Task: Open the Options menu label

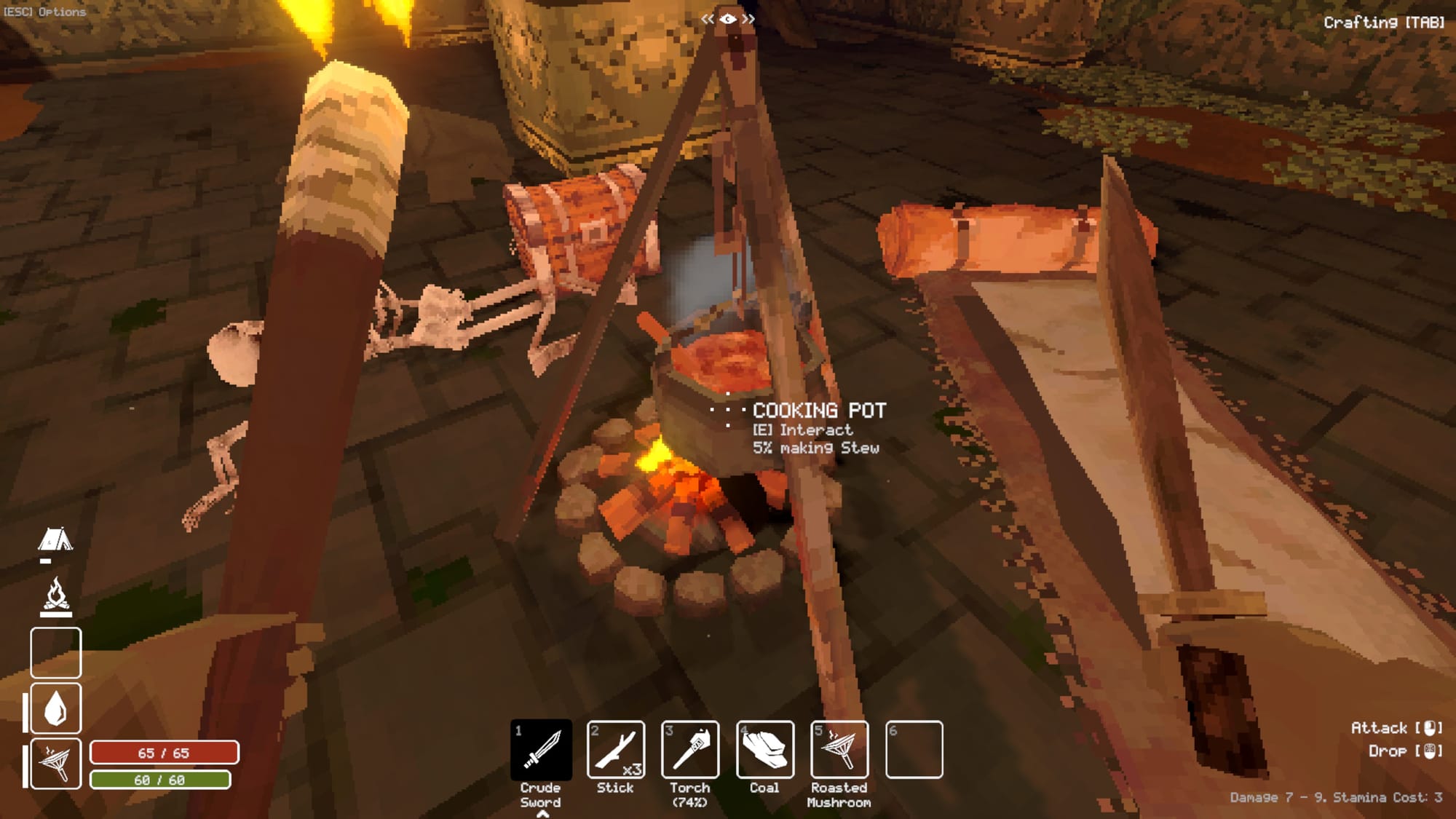Action: 45,12
